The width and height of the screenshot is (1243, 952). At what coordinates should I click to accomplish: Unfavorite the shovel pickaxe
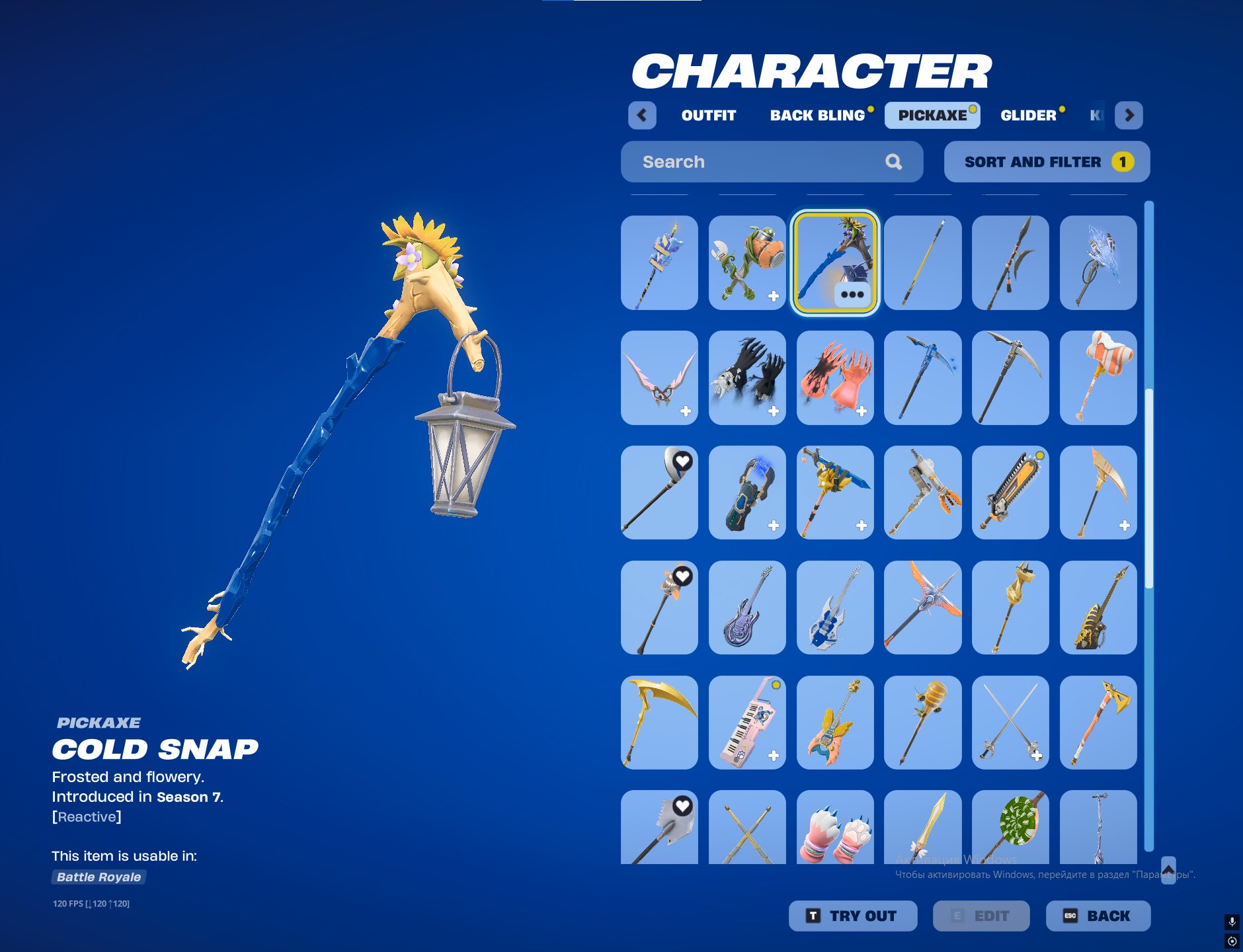click(x=682, y=805)
